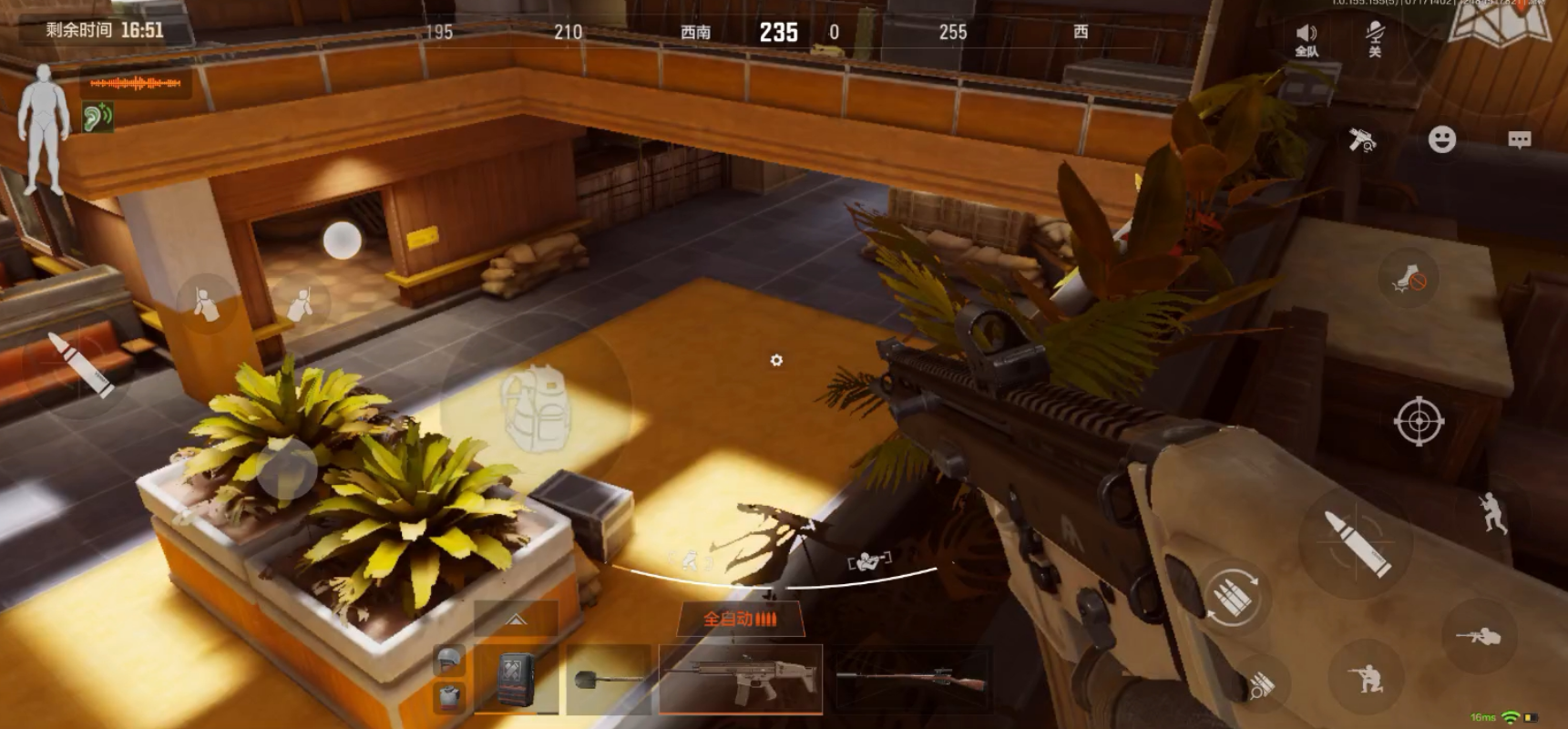Tap the large bullet fire button beside reload
This screenshot has height=729, width=1568.
(x=1357, y=542)
